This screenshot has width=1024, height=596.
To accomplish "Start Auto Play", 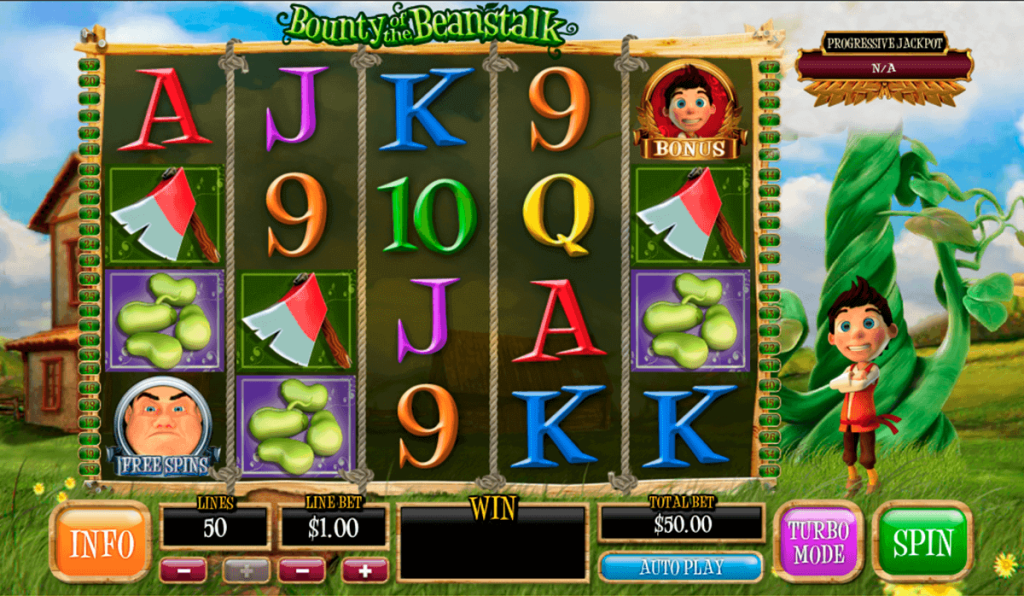I will [x=680, y=567].
